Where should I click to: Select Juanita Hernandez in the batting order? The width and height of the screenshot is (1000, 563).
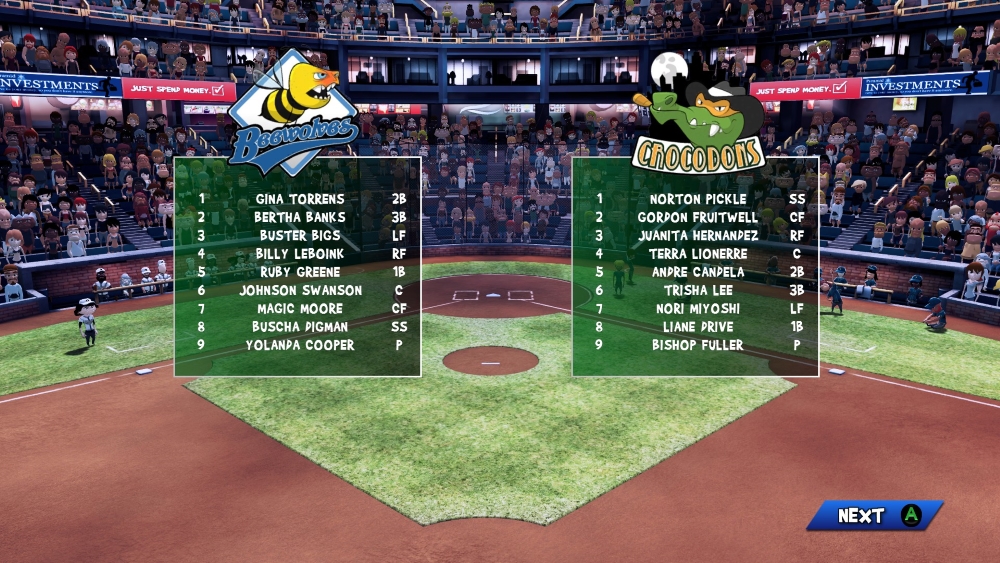[x=698, y=235]
